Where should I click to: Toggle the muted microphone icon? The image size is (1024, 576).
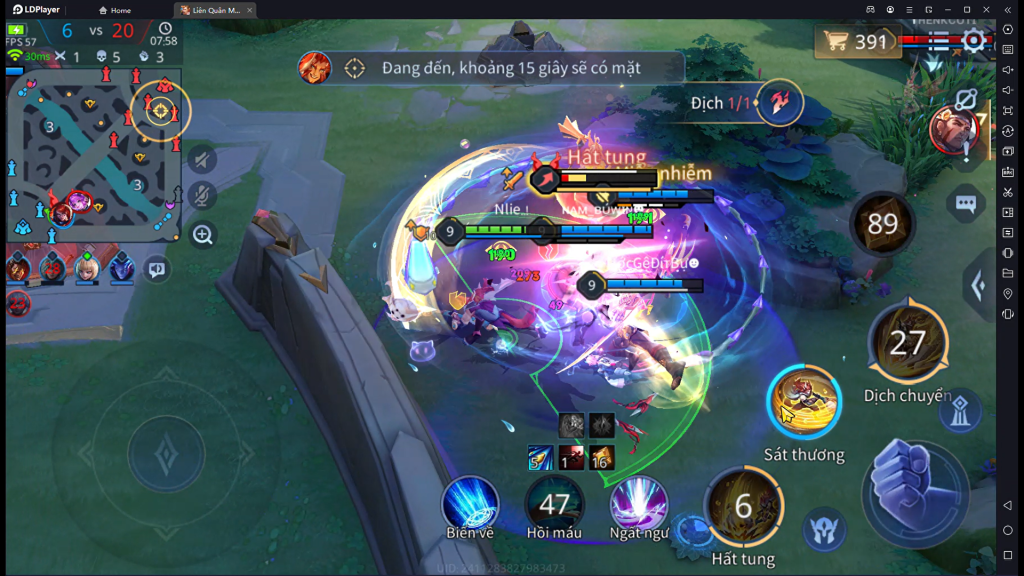(x=202, y=196)
